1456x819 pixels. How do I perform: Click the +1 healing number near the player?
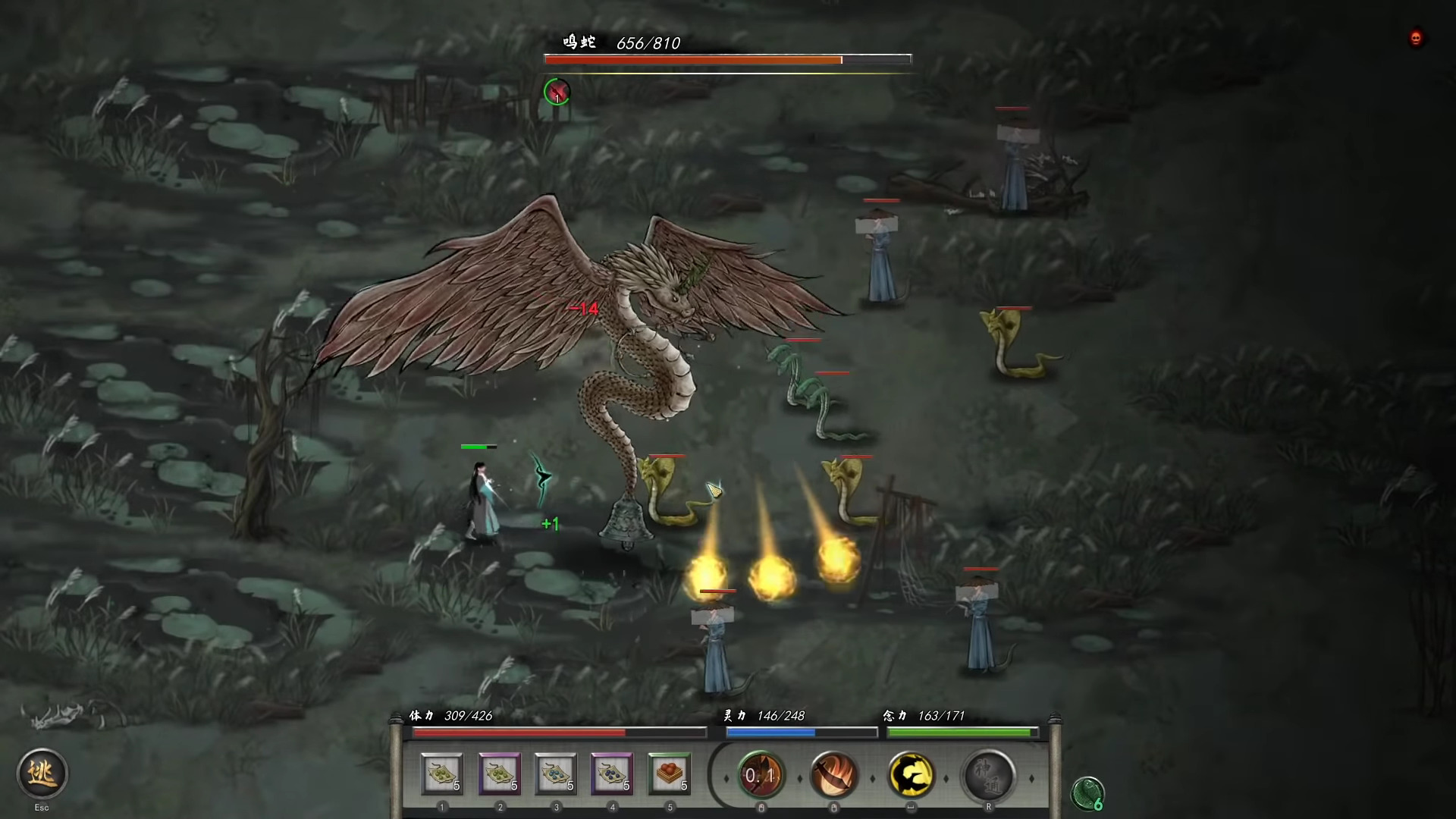549,523
